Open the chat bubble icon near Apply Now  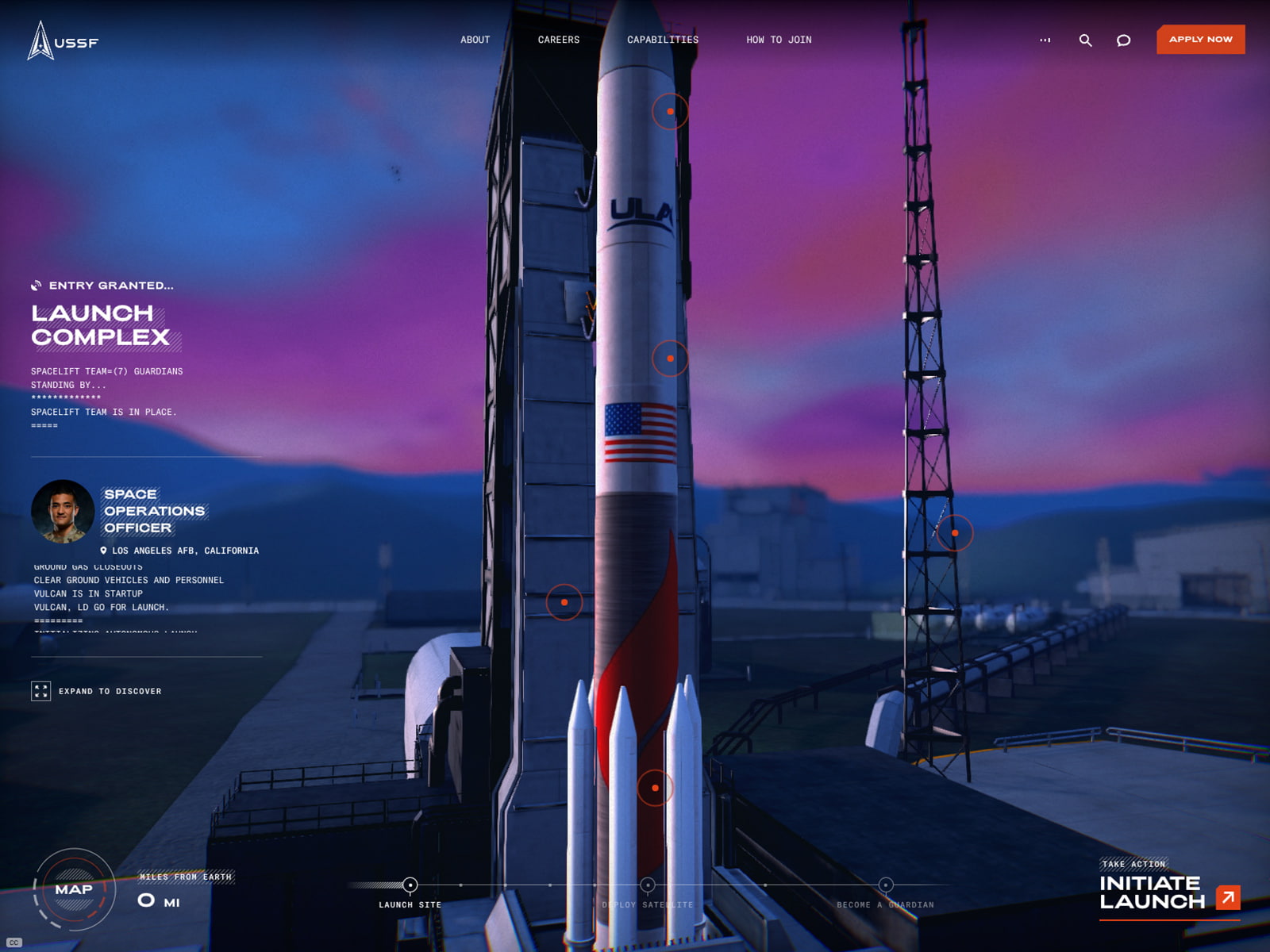tap(1122, 39)
